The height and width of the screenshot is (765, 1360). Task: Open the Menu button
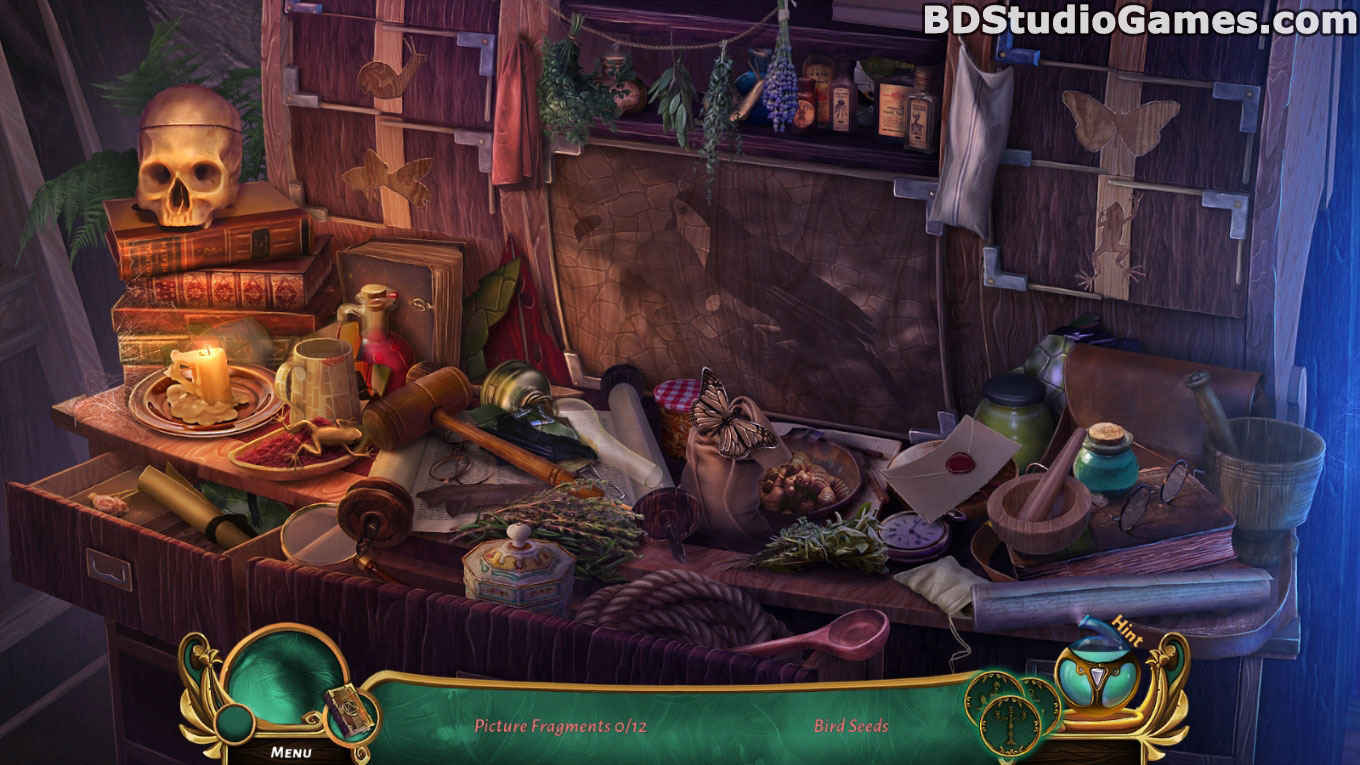[291, 751]
